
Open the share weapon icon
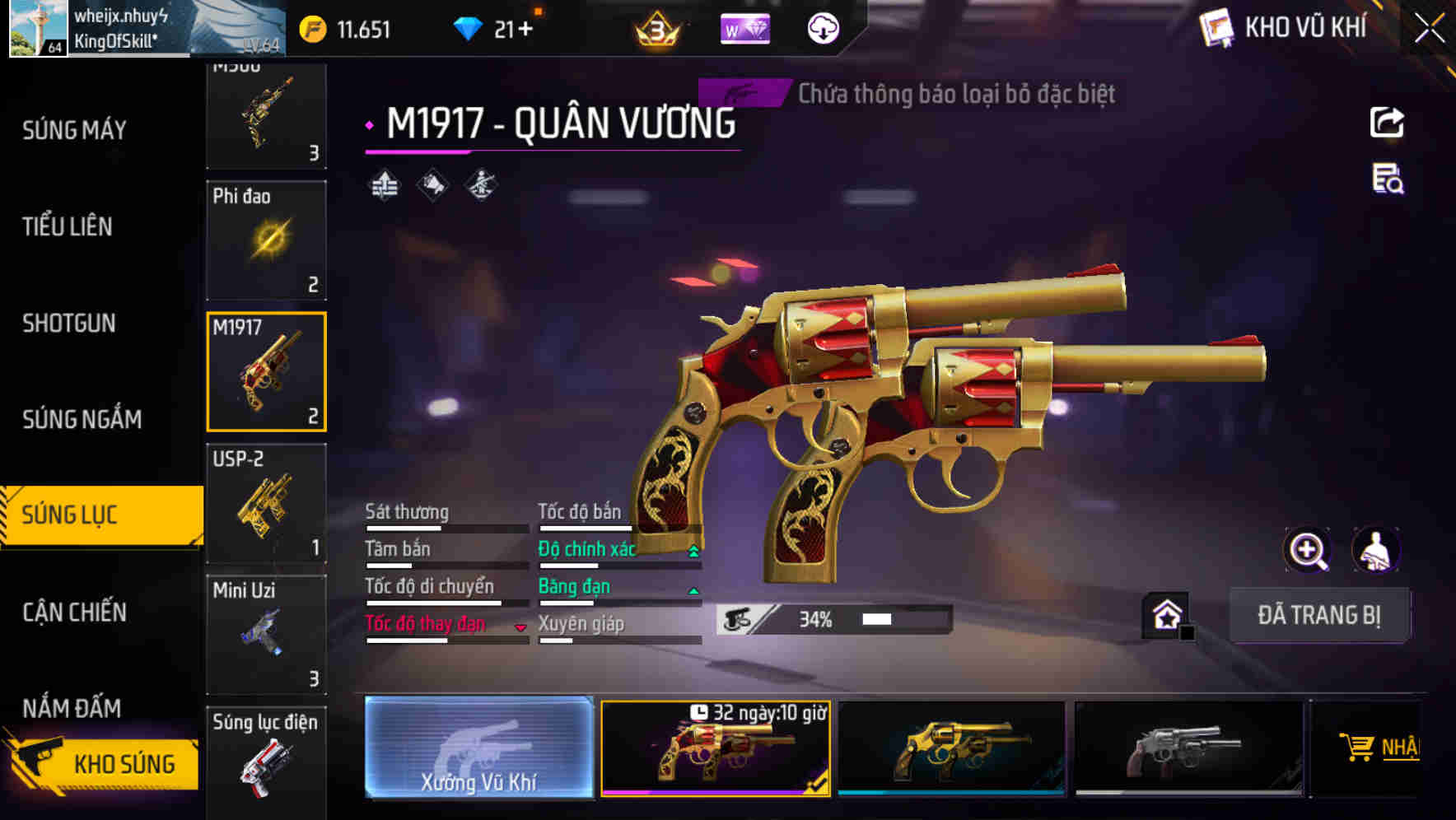tap(1388, 122)
